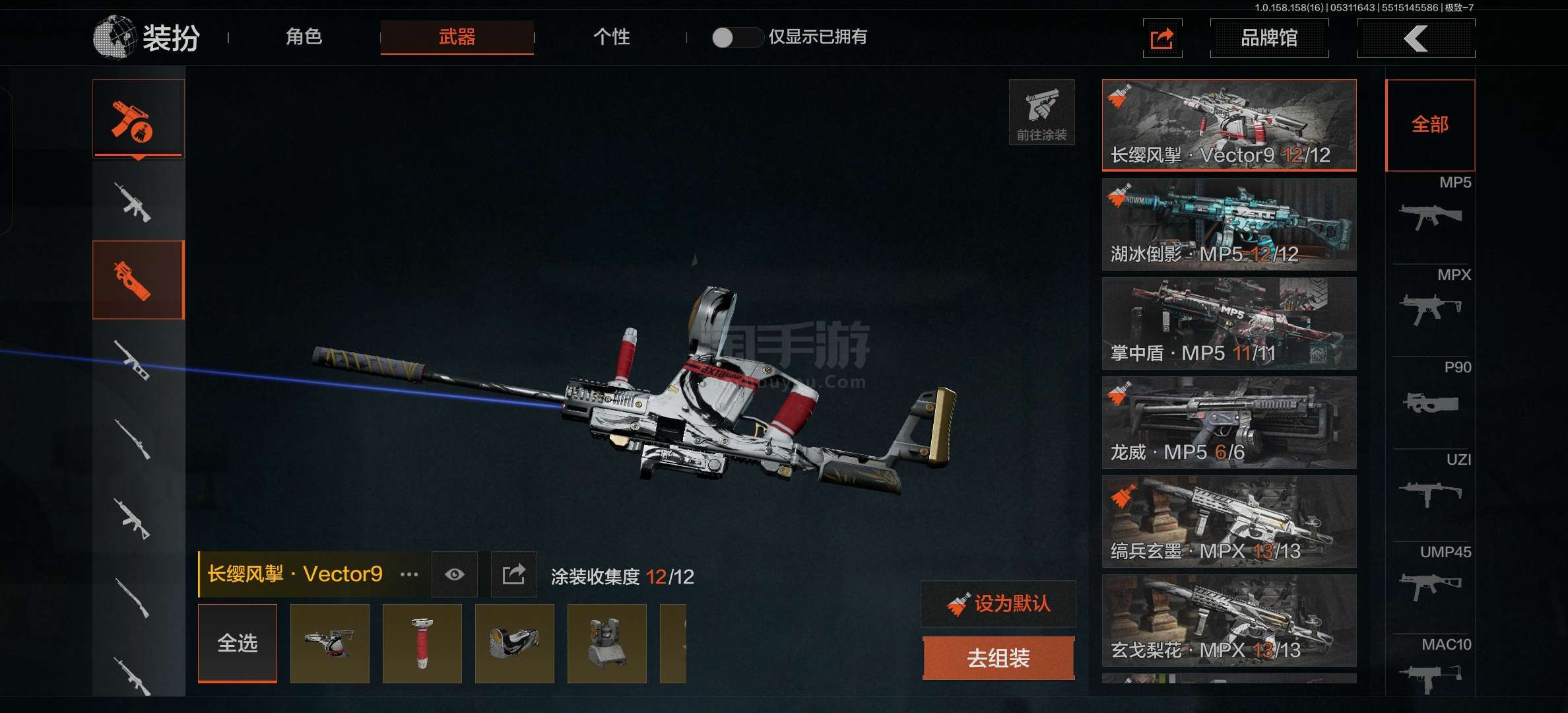
Task: Go back with the arrow button
Action: 1416,38
